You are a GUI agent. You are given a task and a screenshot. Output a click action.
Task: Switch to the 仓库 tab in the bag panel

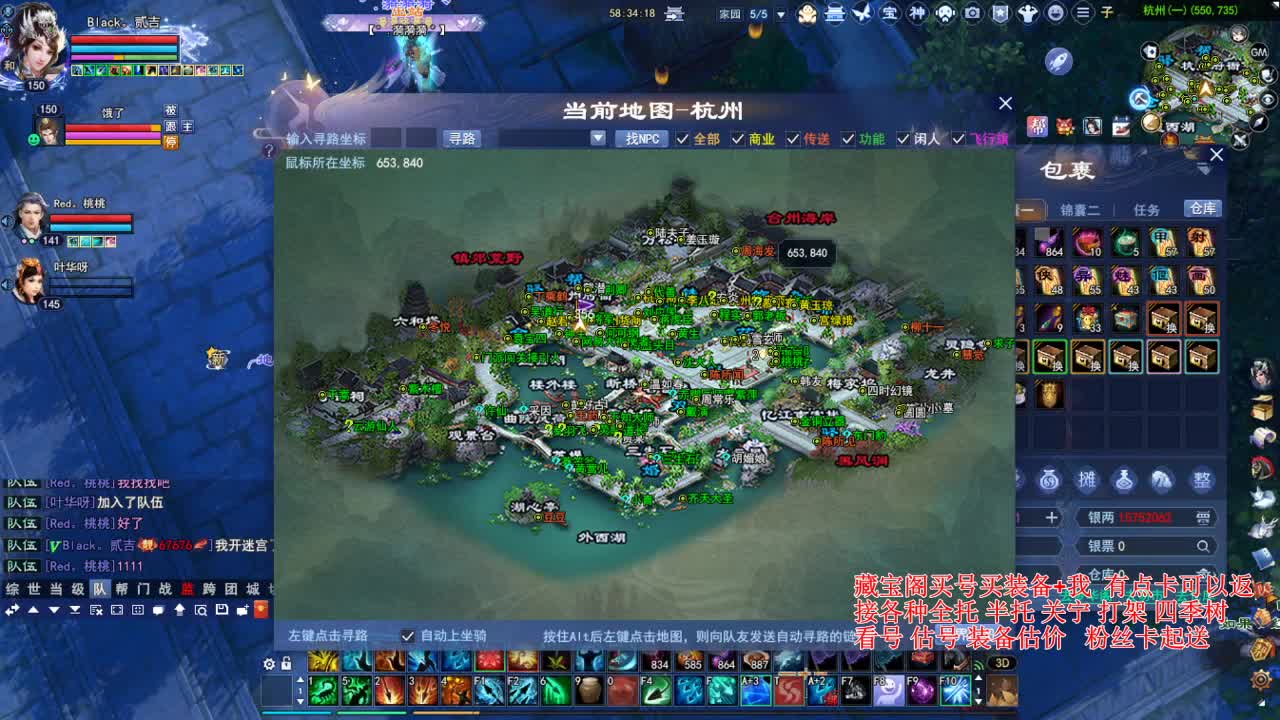(x=1204, y=209)
